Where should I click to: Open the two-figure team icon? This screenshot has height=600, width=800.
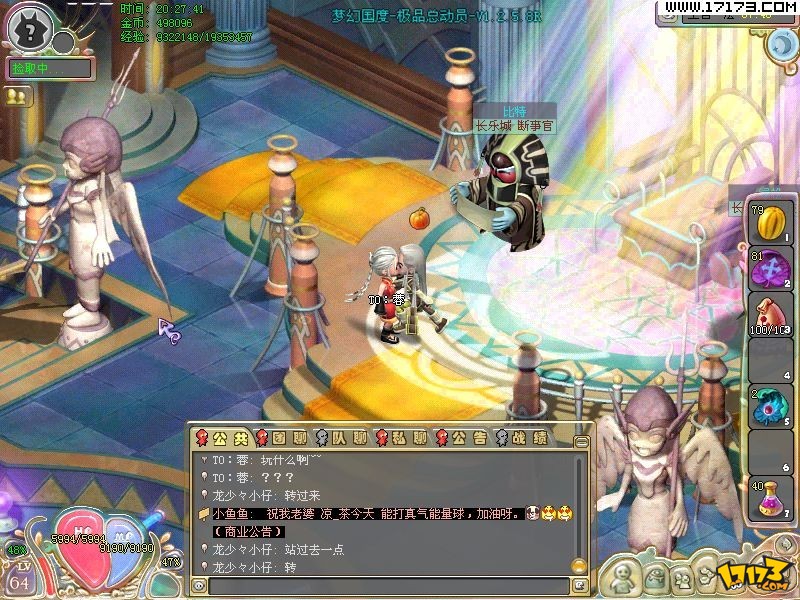coord(17,97)
